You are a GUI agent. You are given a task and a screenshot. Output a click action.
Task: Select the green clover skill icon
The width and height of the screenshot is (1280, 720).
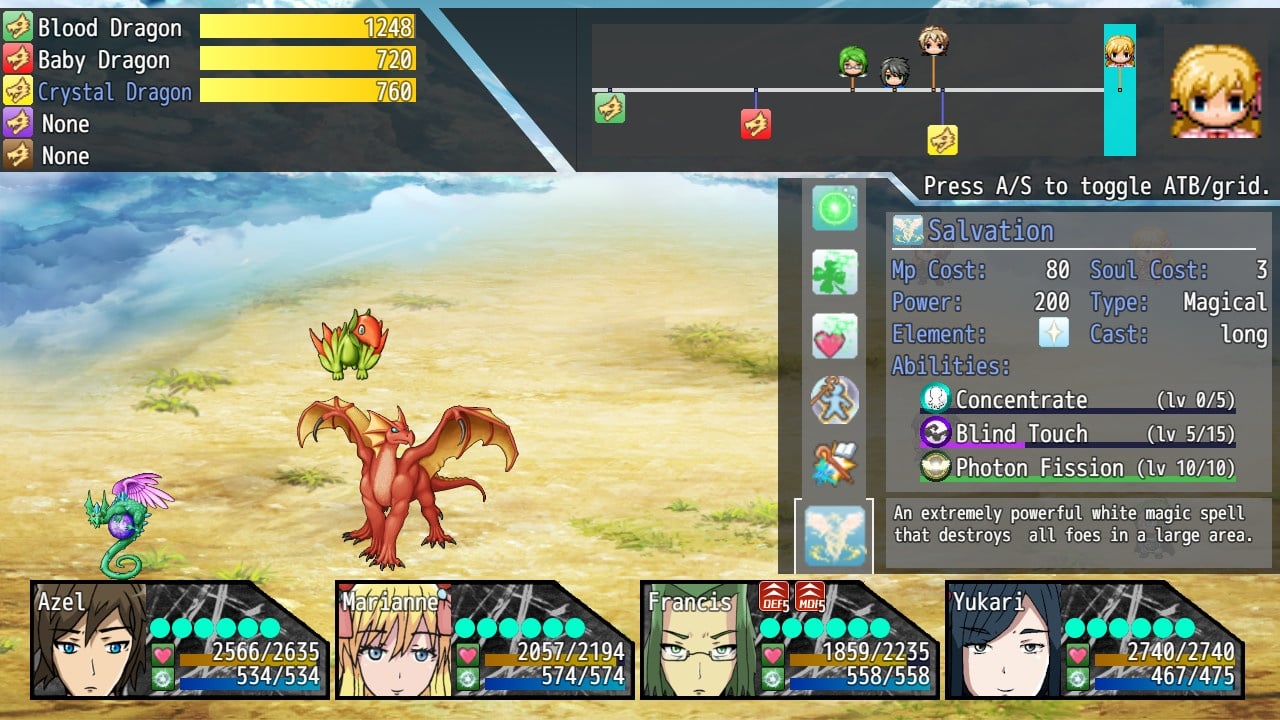coord(834,272)
